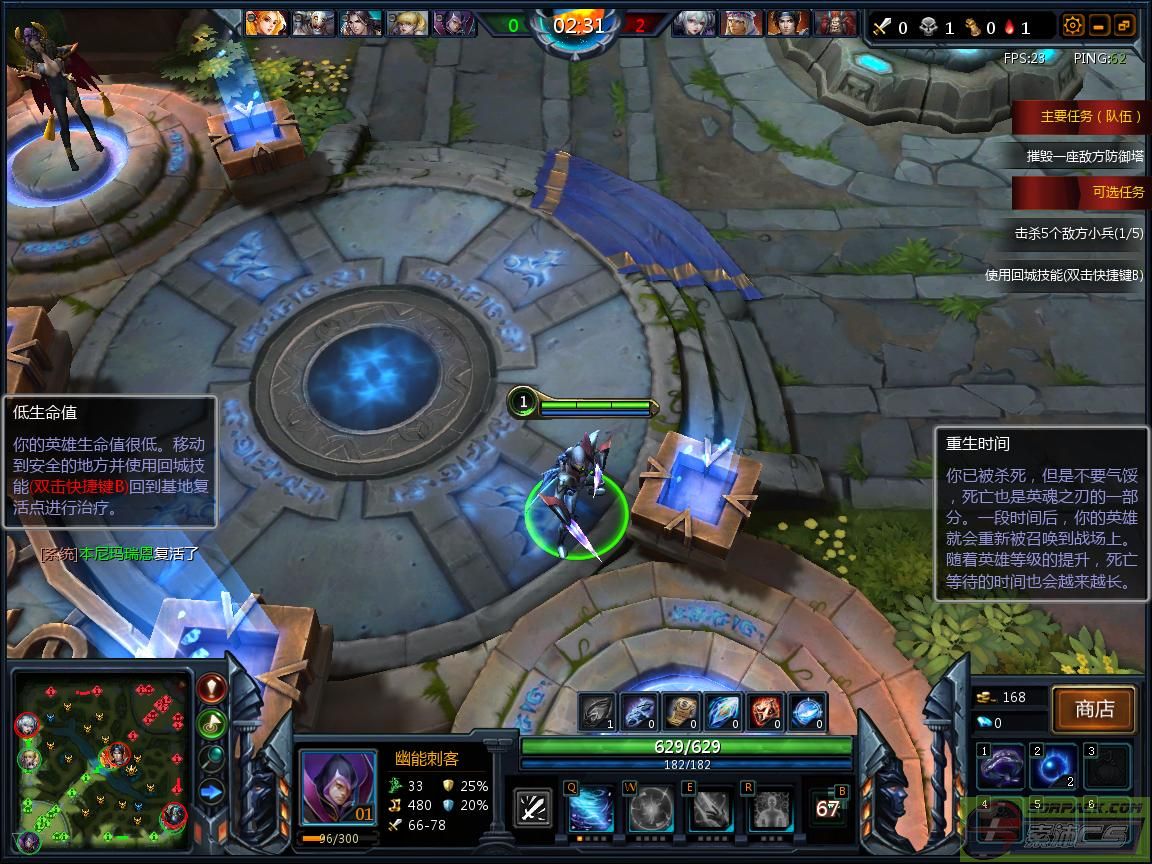This screenshot has height=864, width=1152.
Task: Click the basic attack sword icon
Action: [533, 808]
